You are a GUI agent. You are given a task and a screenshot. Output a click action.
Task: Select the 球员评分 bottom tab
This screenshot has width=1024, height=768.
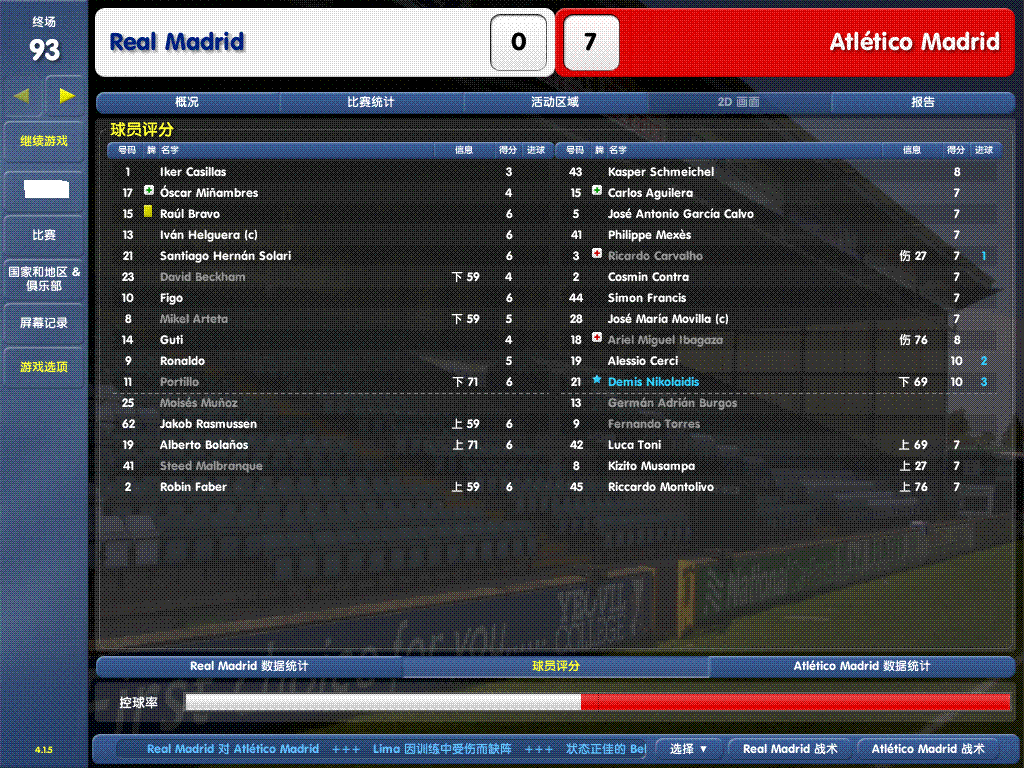[x=555, y=666]
